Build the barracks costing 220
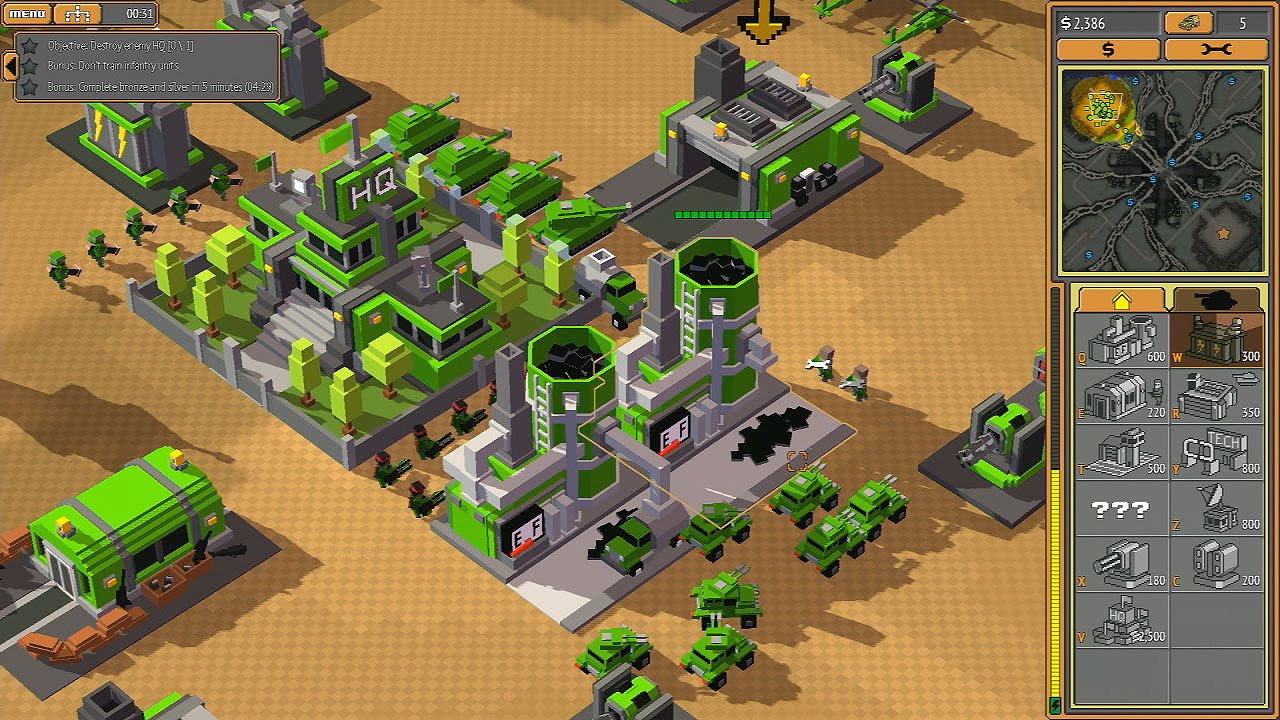This screenshot has height=720, width=1280. pyautogui.click(x=1121, y=397)
